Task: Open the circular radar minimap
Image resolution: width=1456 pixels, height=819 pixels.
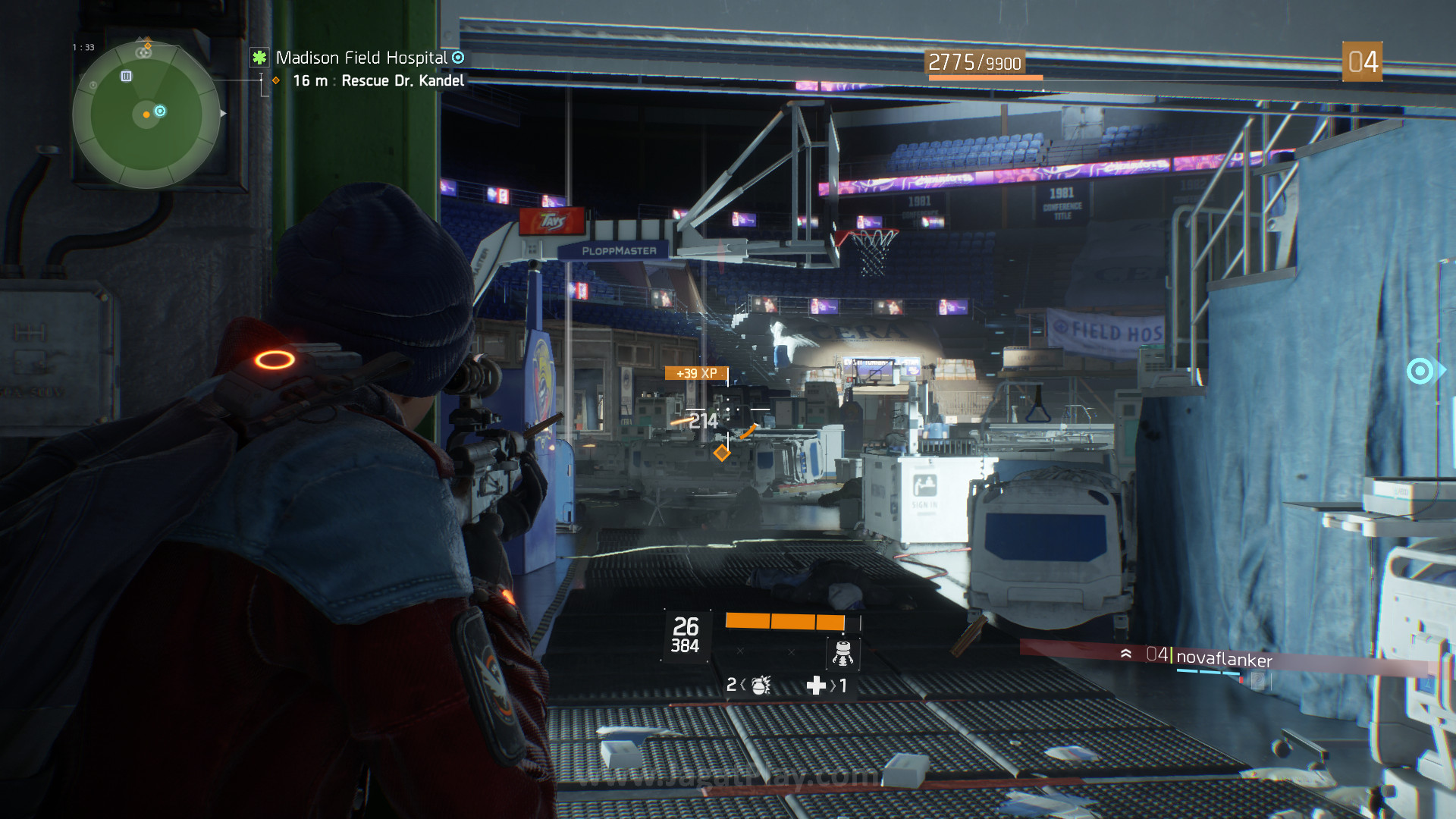Action: pos(146,115)
